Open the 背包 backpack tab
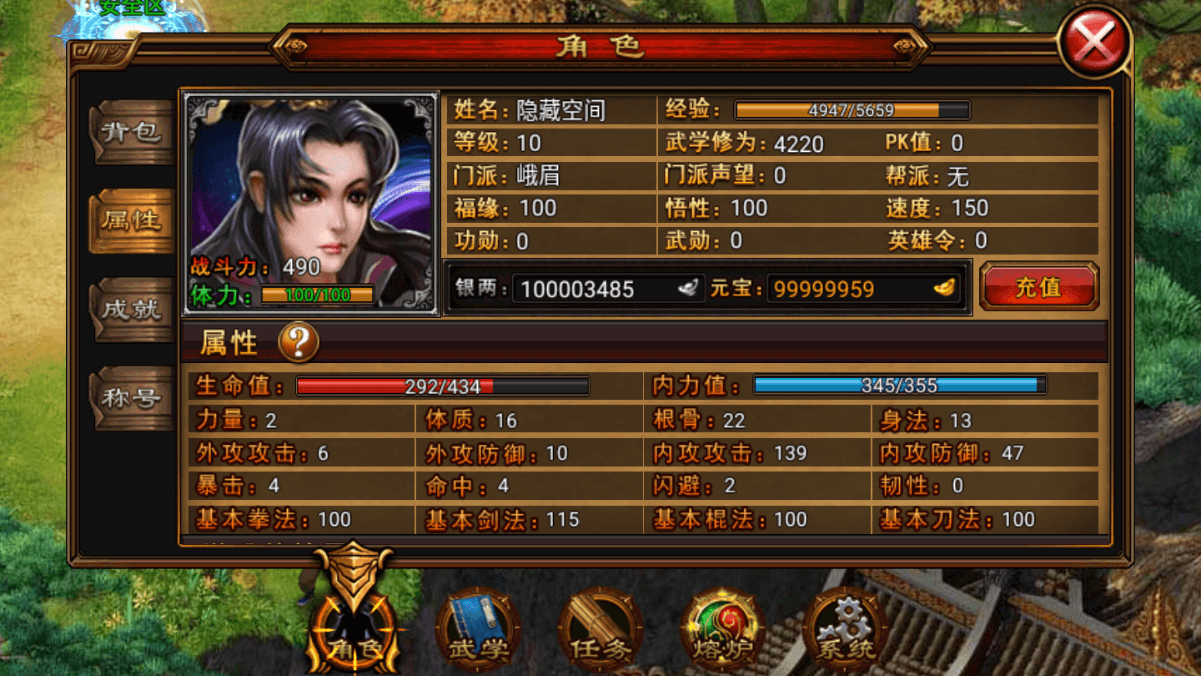This screenshot has height=676, width=1201. pyautogui.click(x=132, y=131)
